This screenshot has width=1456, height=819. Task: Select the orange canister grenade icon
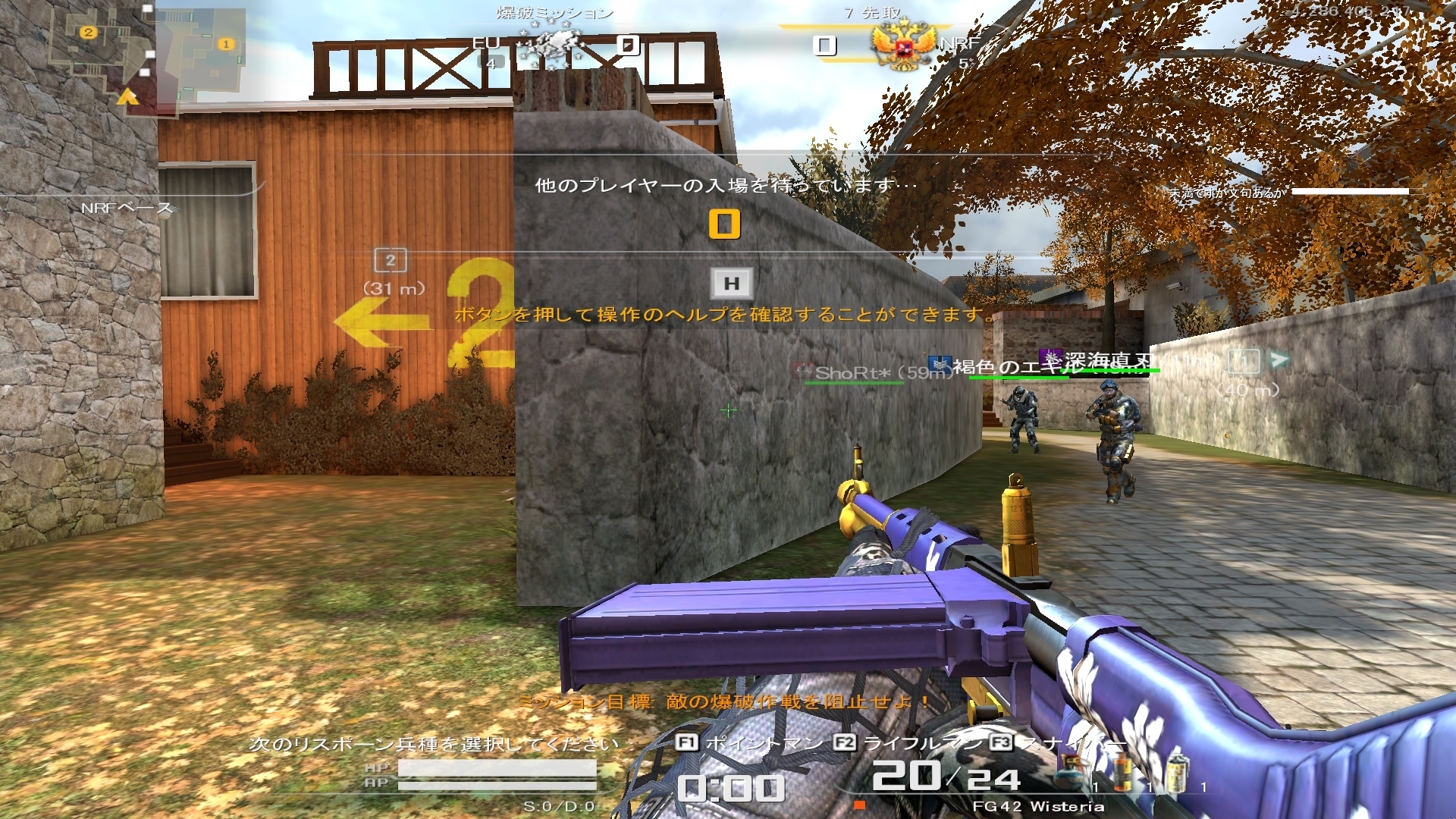coord(1123,773)
